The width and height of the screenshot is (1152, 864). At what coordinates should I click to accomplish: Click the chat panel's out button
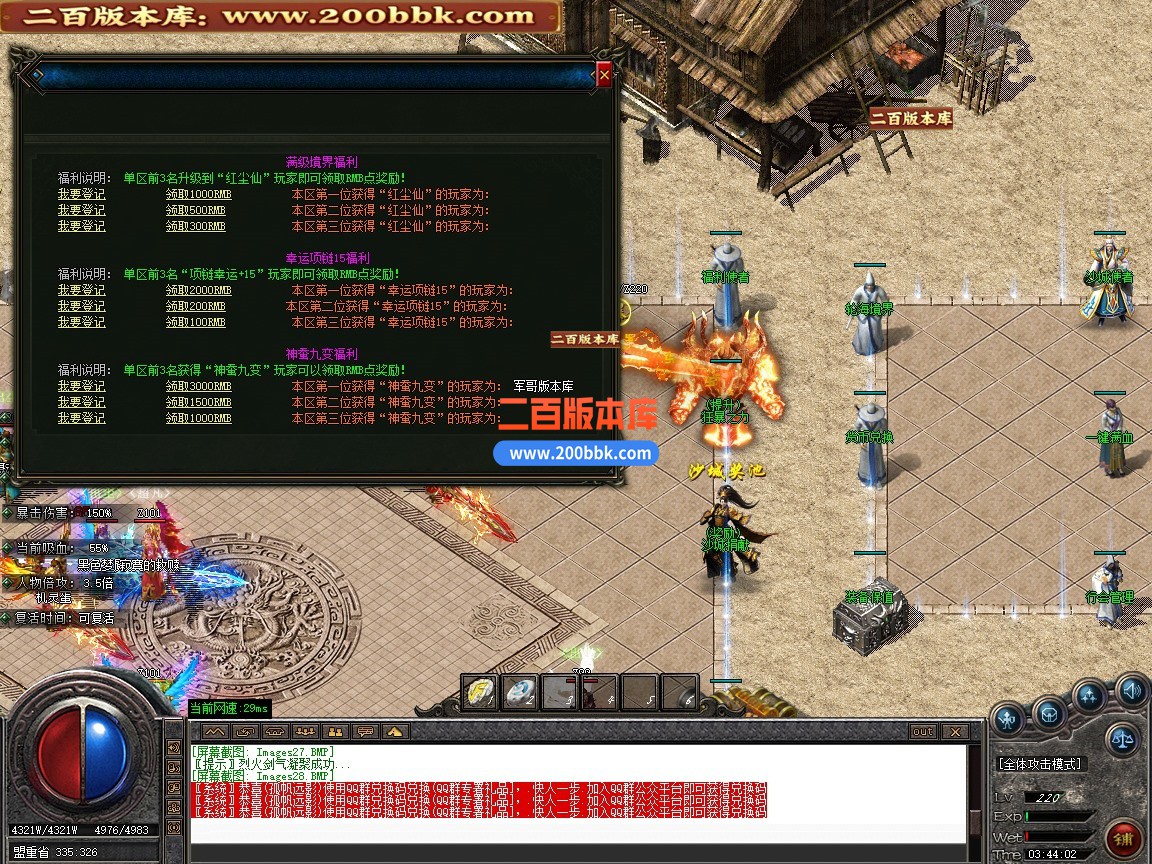[923, 732]
